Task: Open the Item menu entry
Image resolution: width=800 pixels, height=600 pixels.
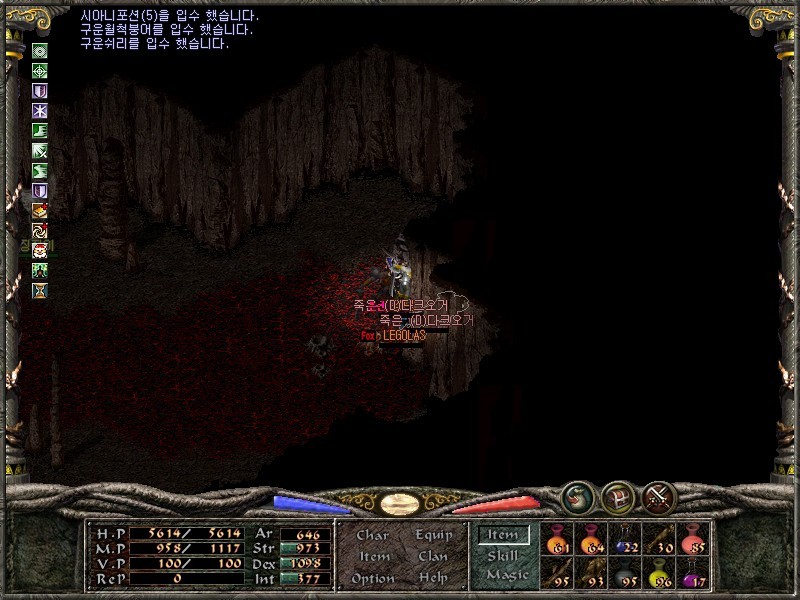Action: pyautogui.click(x=374, y=557)
